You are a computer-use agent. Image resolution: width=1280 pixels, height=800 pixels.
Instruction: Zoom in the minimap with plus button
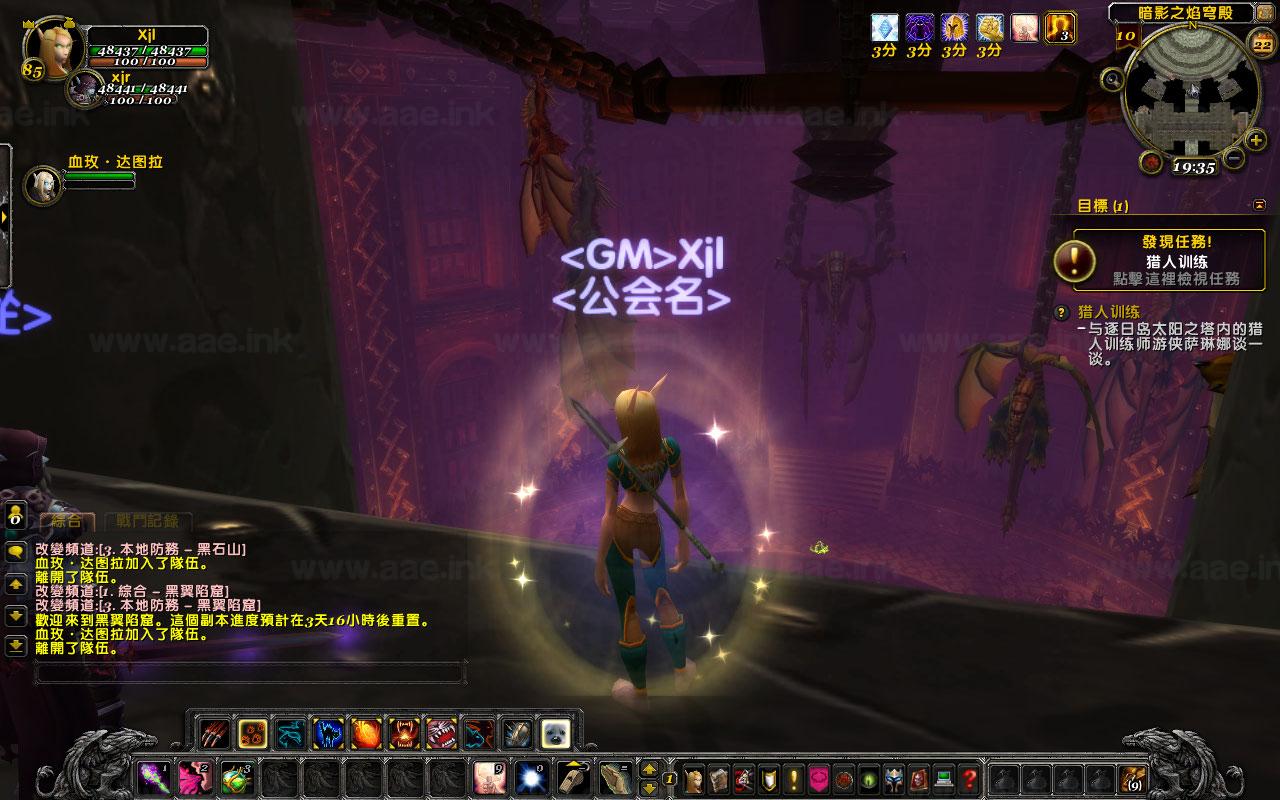click(1256, 139)
